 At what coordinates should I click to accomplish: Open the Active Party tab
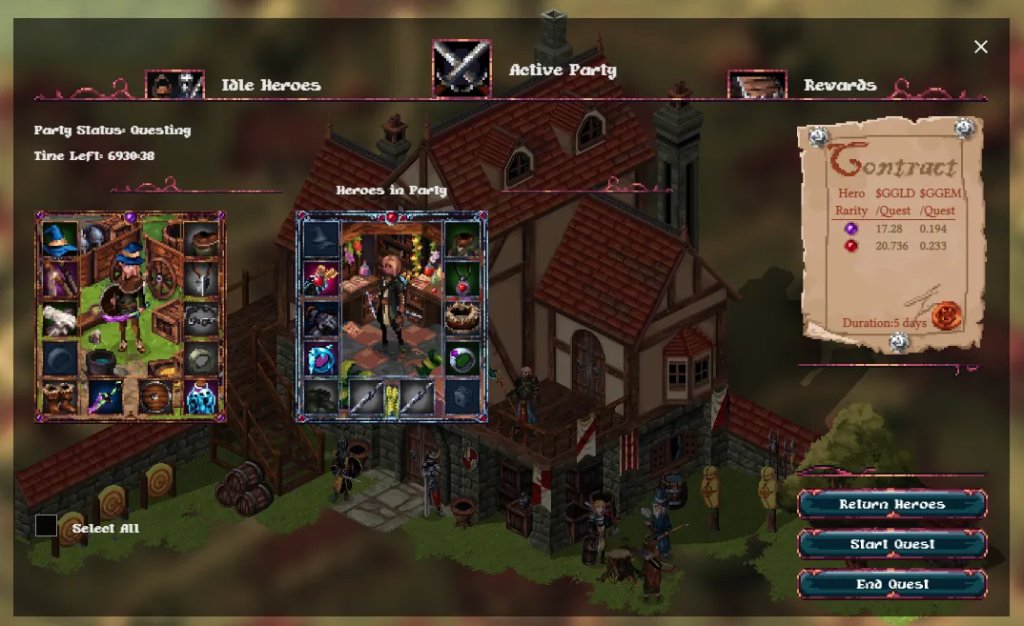[x=562, y=71]
